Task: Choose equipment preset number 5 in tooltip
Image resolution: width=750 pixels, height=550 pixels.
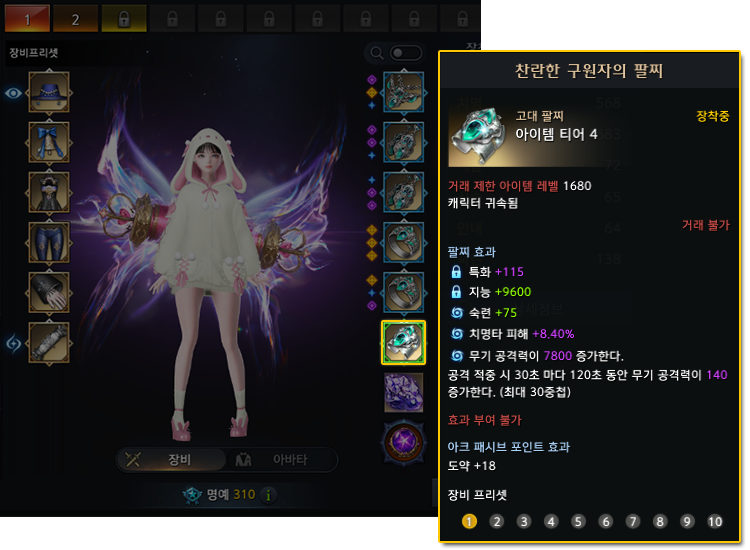Action: 578,521
